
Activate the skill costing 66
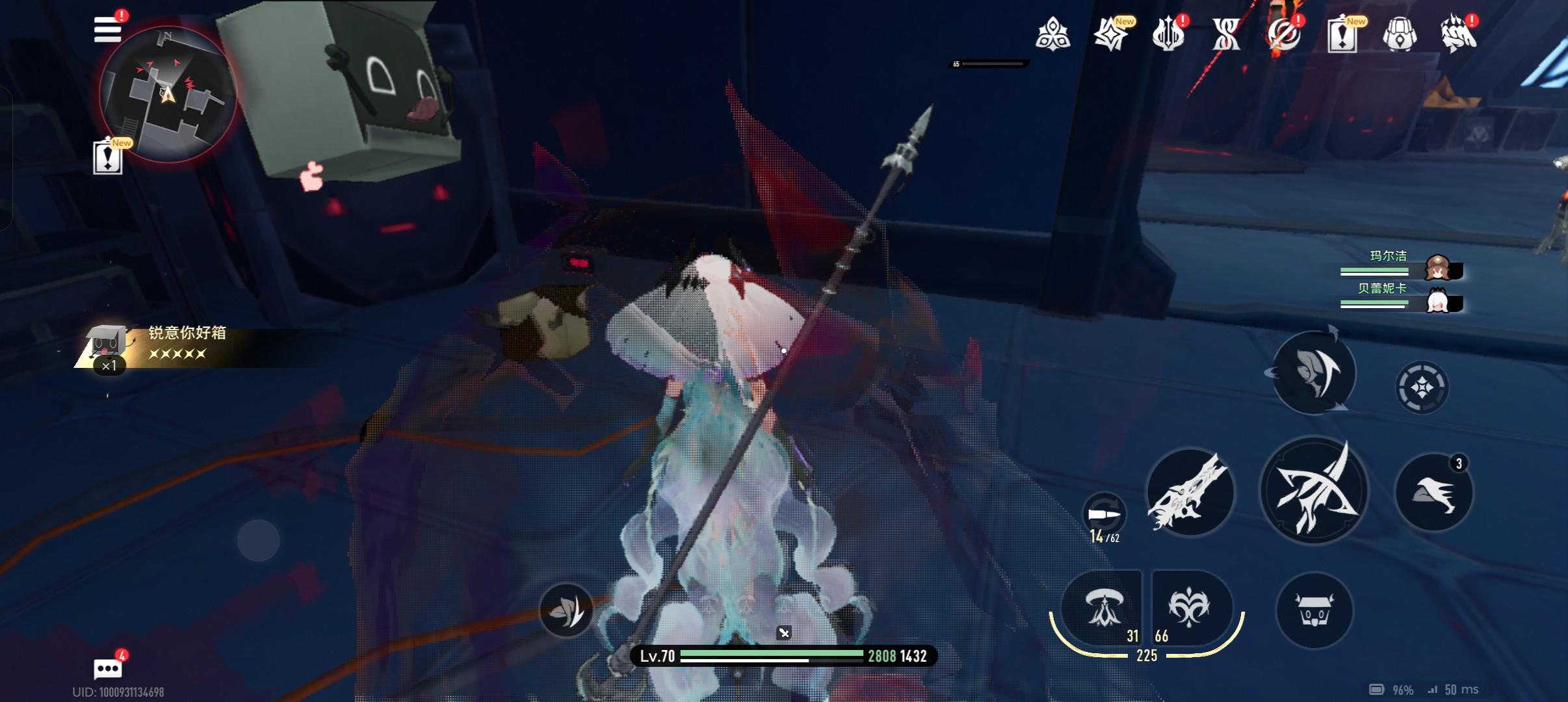point(1191,608)
